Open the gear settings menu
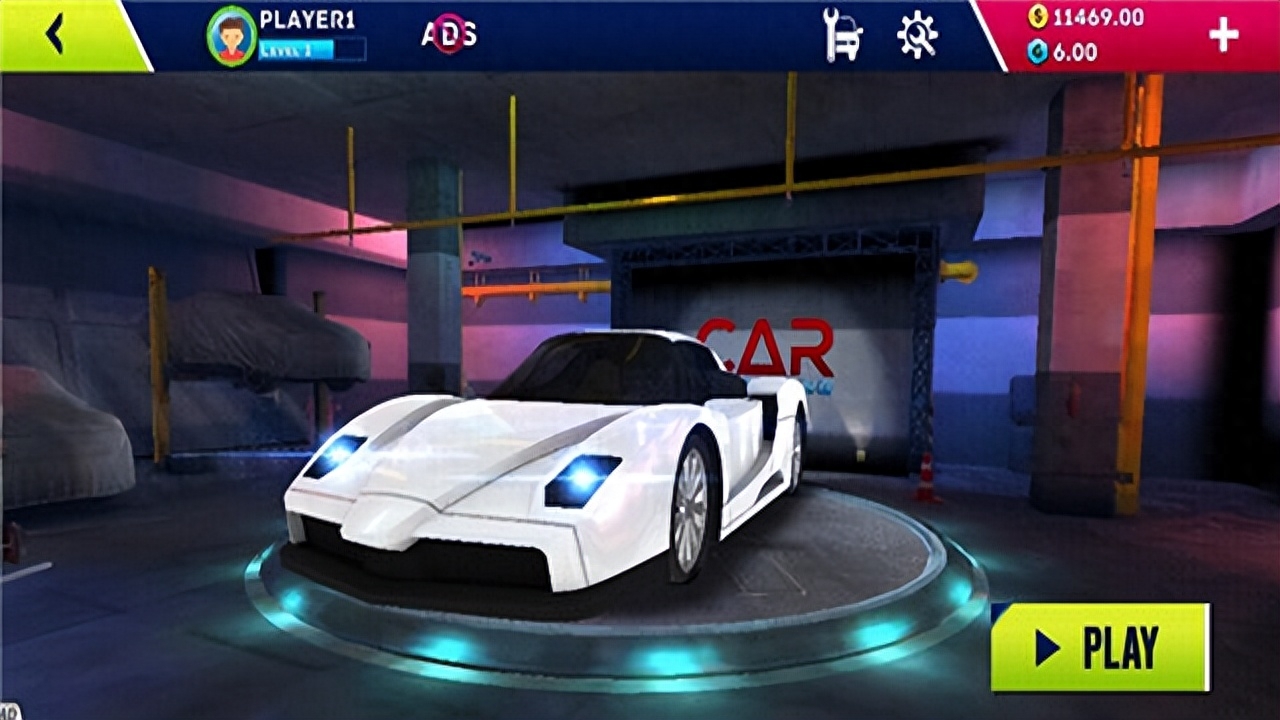The height and width of the screenshot is (720, 1280). click(x=916, y=35)
